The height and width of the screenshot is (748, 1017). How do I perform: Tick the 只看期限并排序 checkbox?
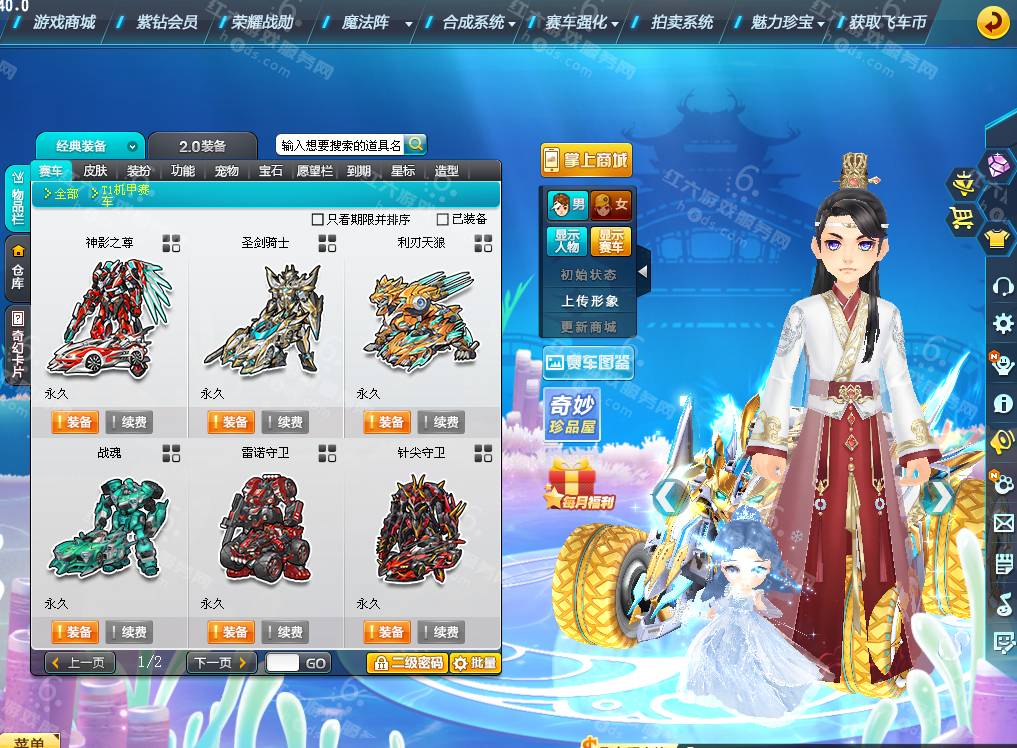coord(318,219)
